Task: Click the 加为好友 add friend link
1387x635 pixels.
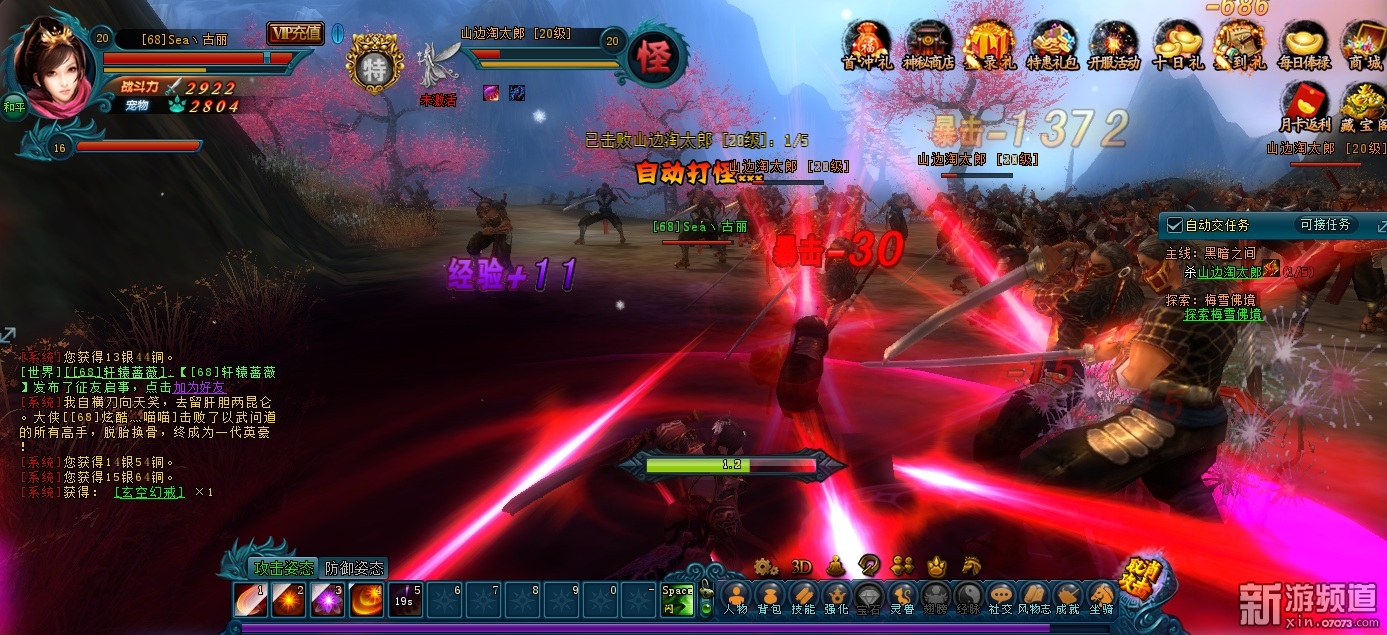Action: [199, 387]
